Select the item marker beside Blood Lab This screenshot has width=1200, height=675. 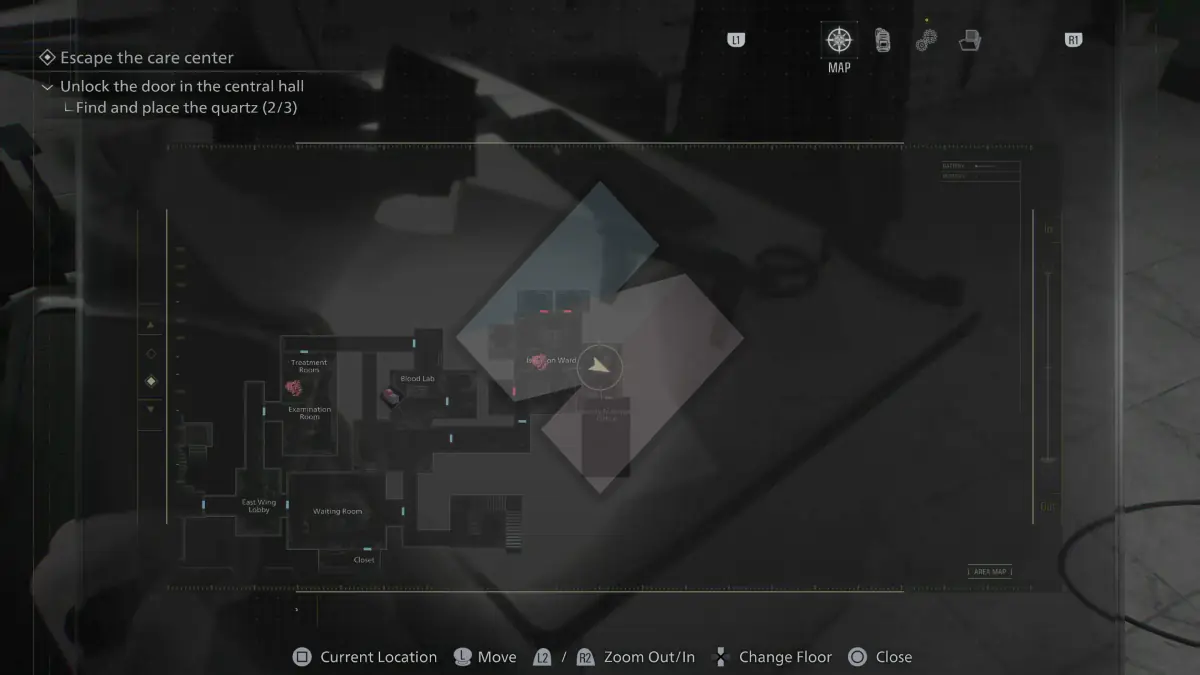(390, 397)
